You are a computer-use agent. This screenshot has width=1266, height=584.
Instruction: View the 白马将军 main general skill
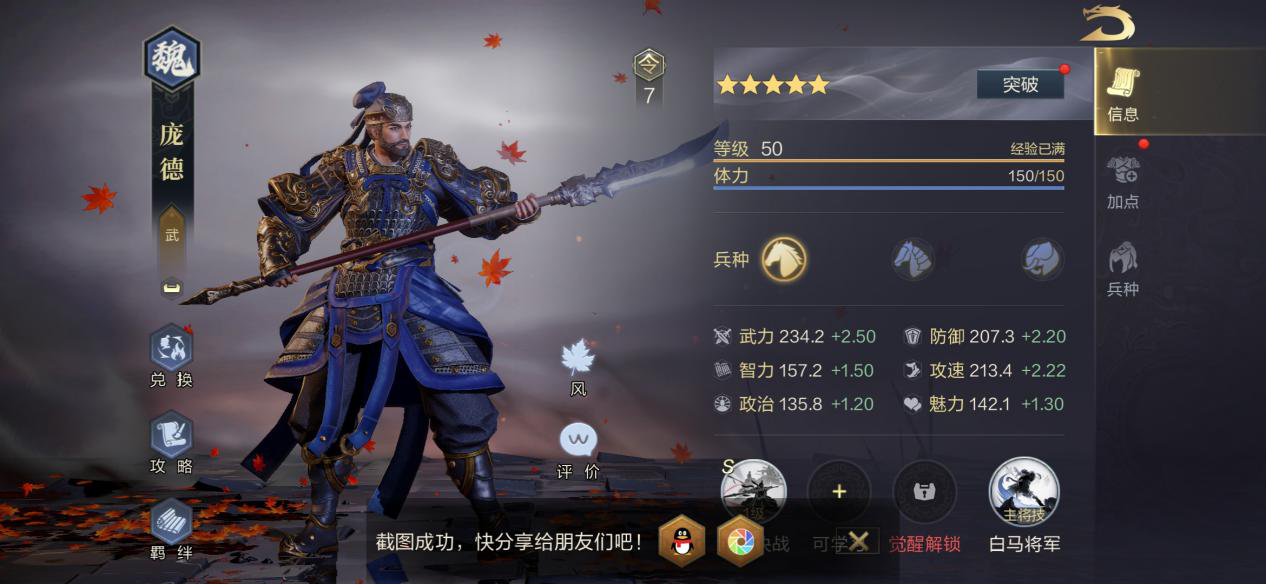[1024, 492]
